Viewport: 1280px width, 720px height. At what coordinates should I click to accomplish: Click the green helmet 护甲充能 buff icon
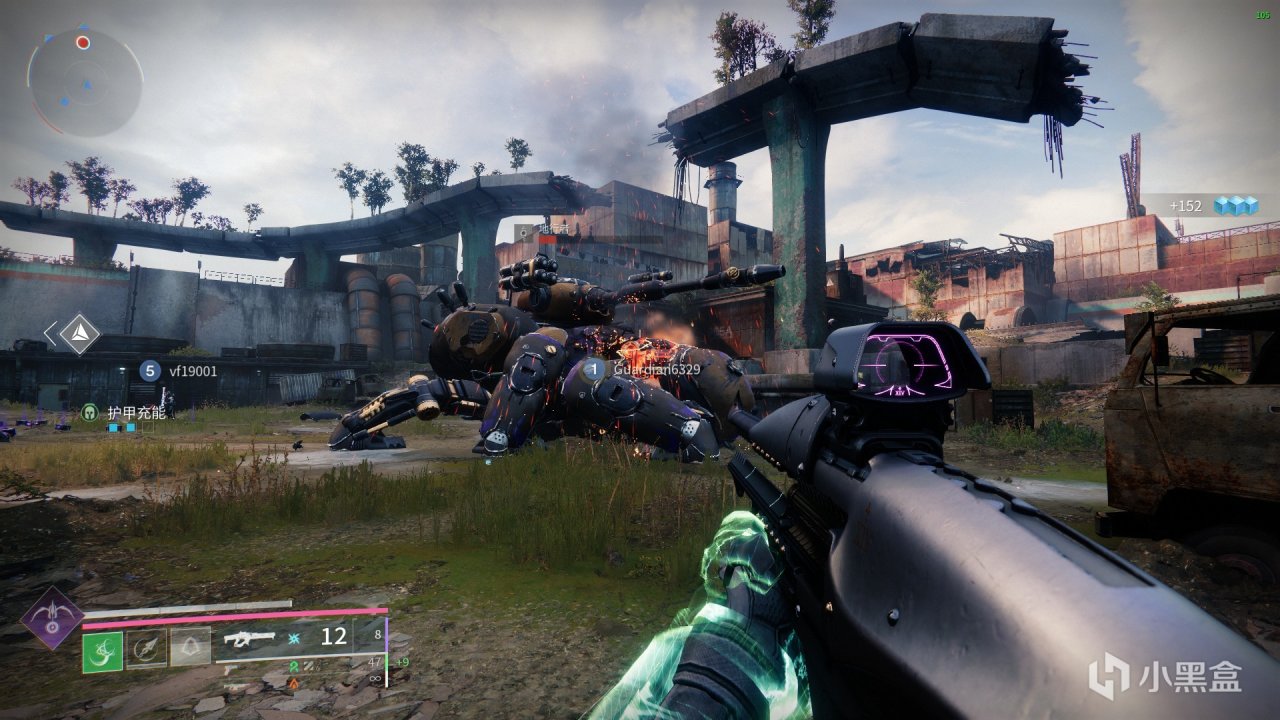(90, 412)
